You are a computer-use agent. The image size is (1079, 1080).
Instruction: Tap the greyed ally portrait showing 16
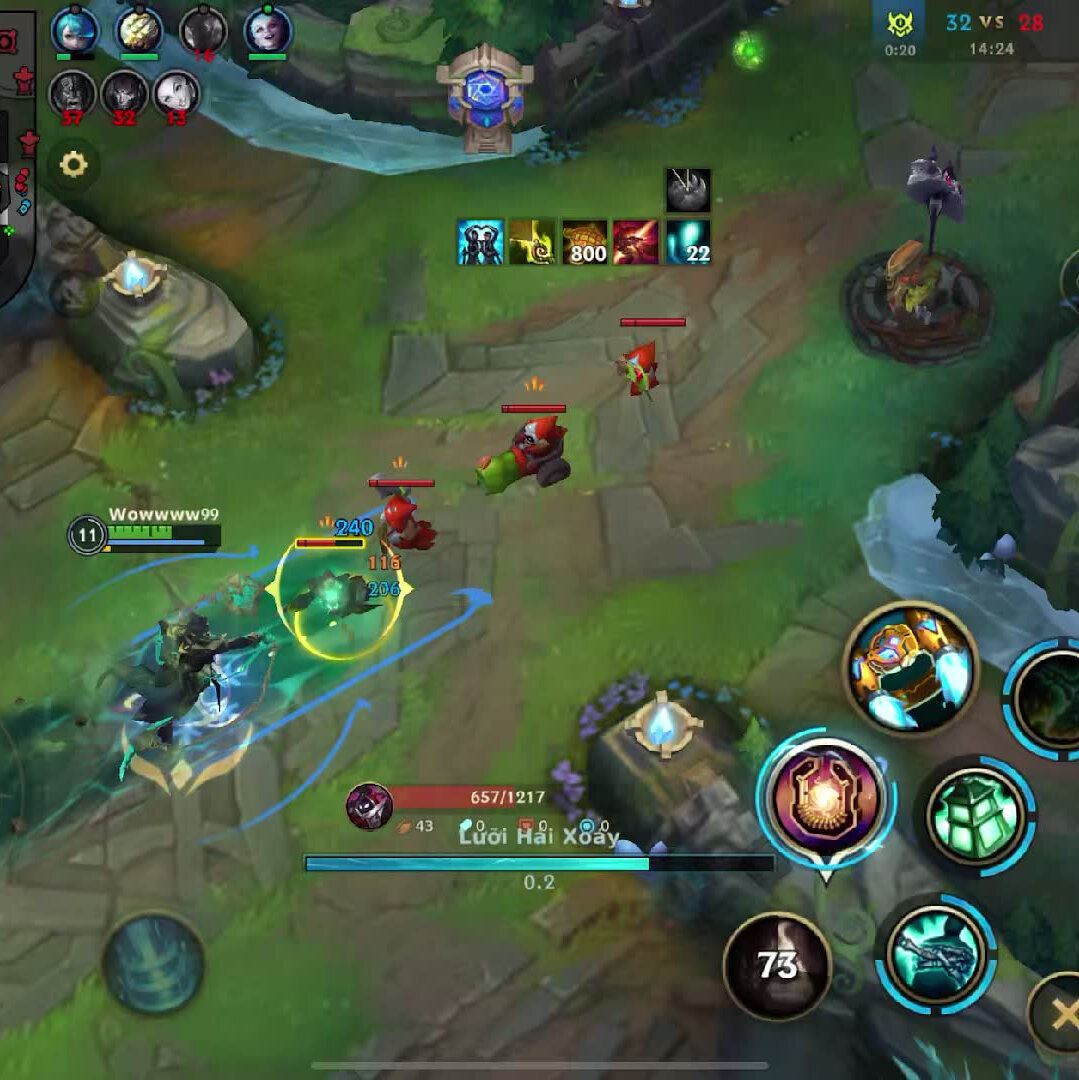tap(203, 29)
